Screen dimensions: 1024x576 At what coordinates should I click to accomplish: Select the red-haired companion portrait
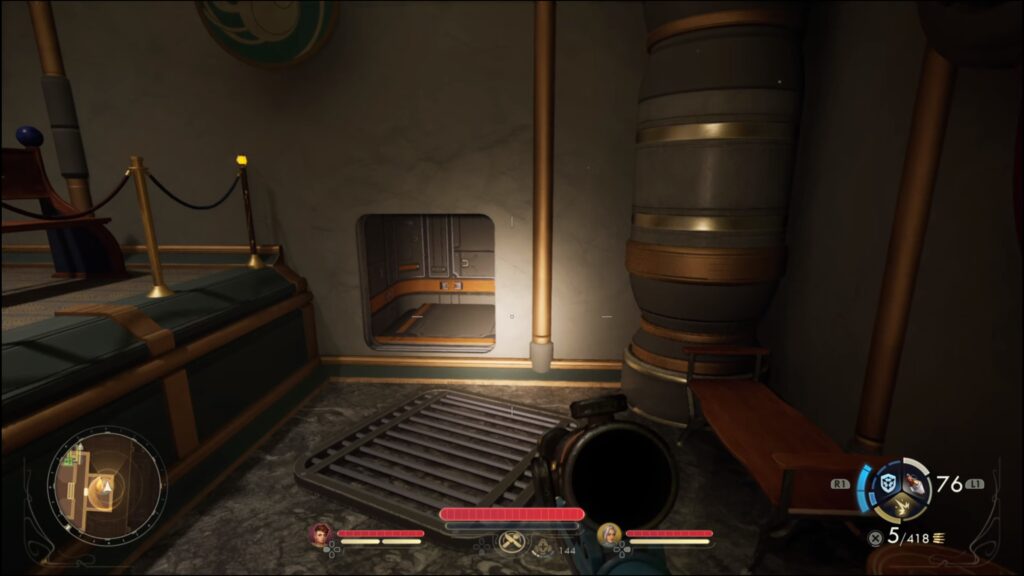pyautogui.click(x=321, y=535)
